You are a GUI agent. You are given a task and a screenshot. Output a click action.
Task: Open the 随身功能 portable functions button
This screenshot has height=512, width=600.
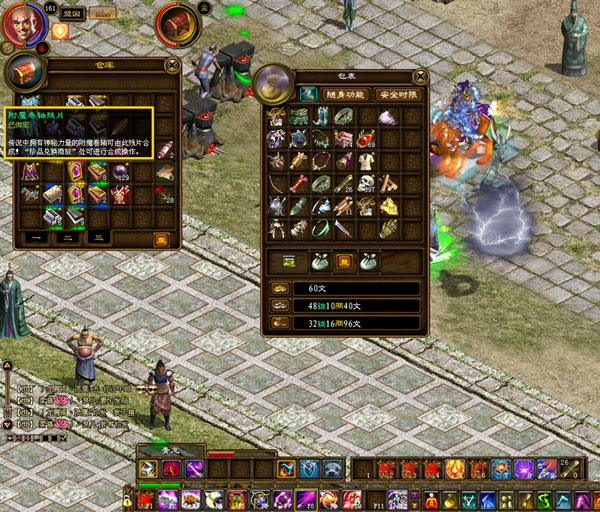coord(344,94)
